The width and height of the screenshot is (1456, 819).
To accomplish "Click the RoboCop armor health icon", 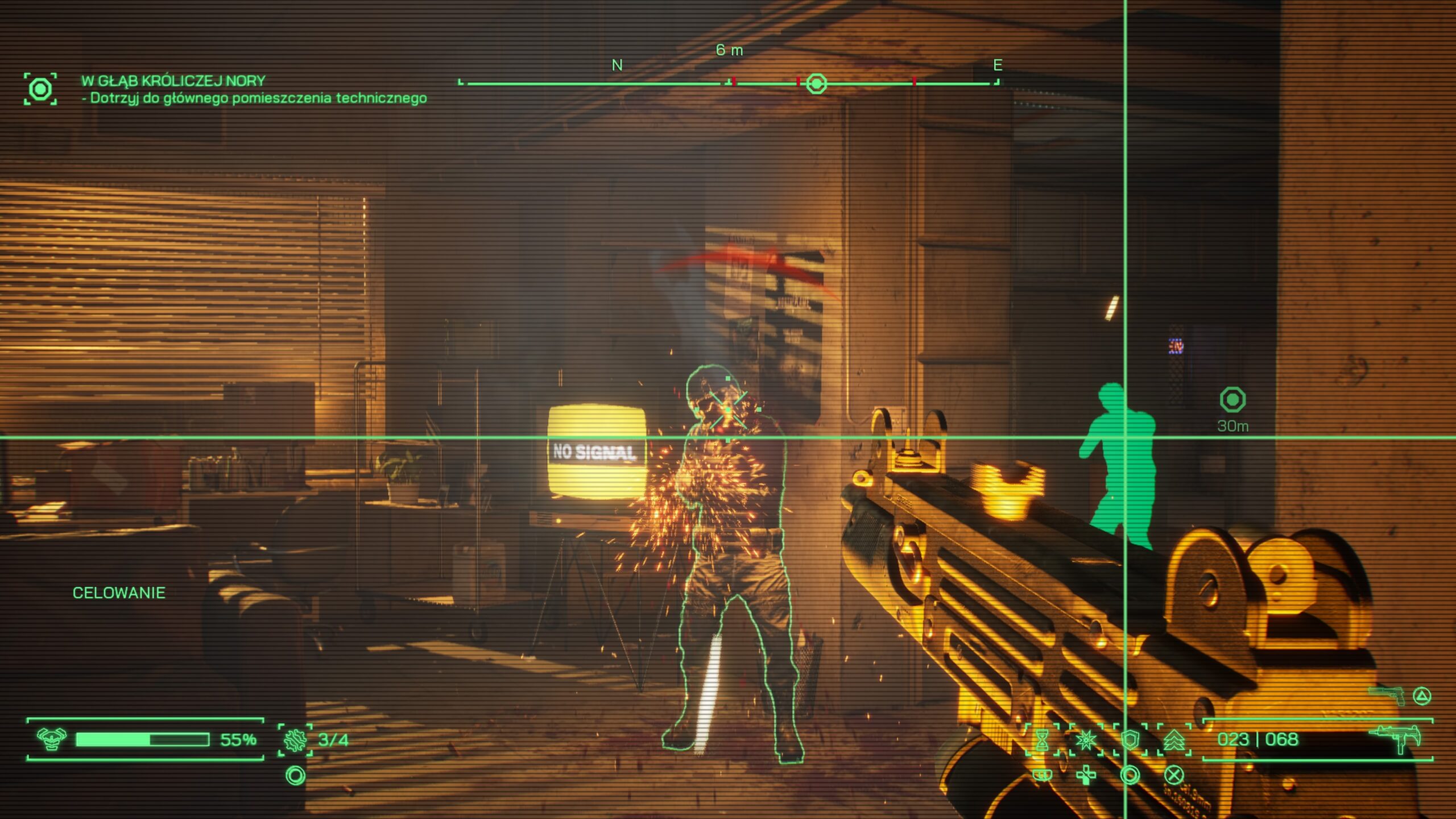I will click(x=51, y=739).
